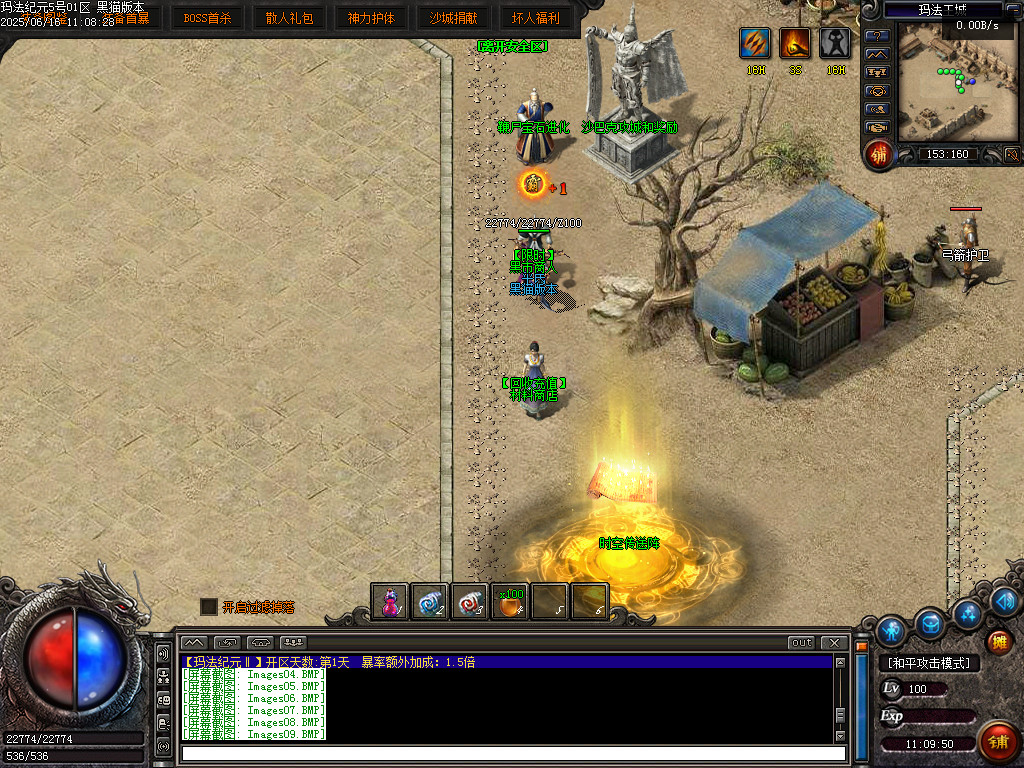Click the grey silhouette buff icon

[836, 43]
